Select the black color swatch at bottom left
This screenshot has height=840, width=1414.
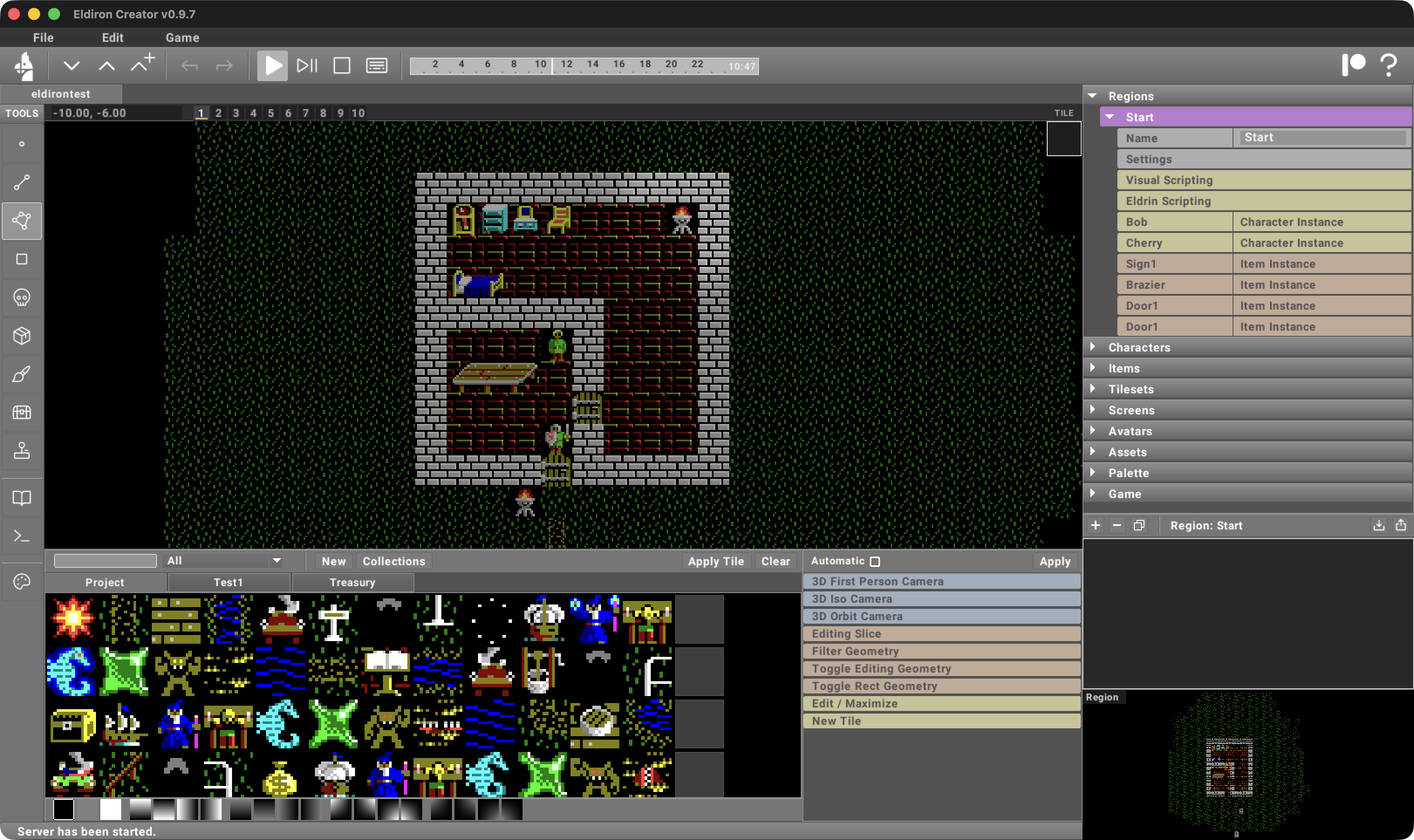coord(64,809)
